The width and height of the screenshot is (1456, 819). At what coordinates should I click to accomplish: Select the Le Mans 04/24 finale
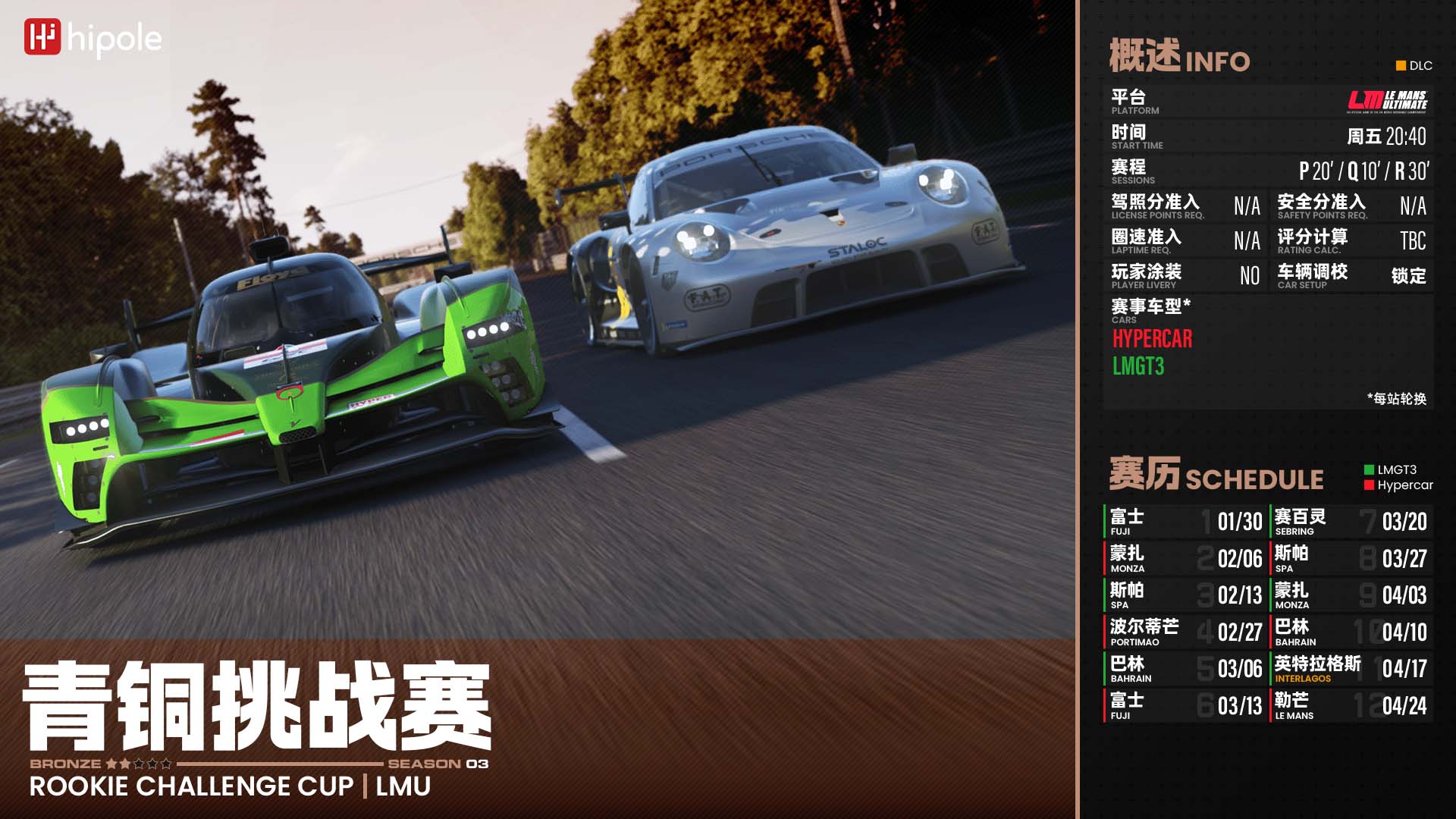1351,706
